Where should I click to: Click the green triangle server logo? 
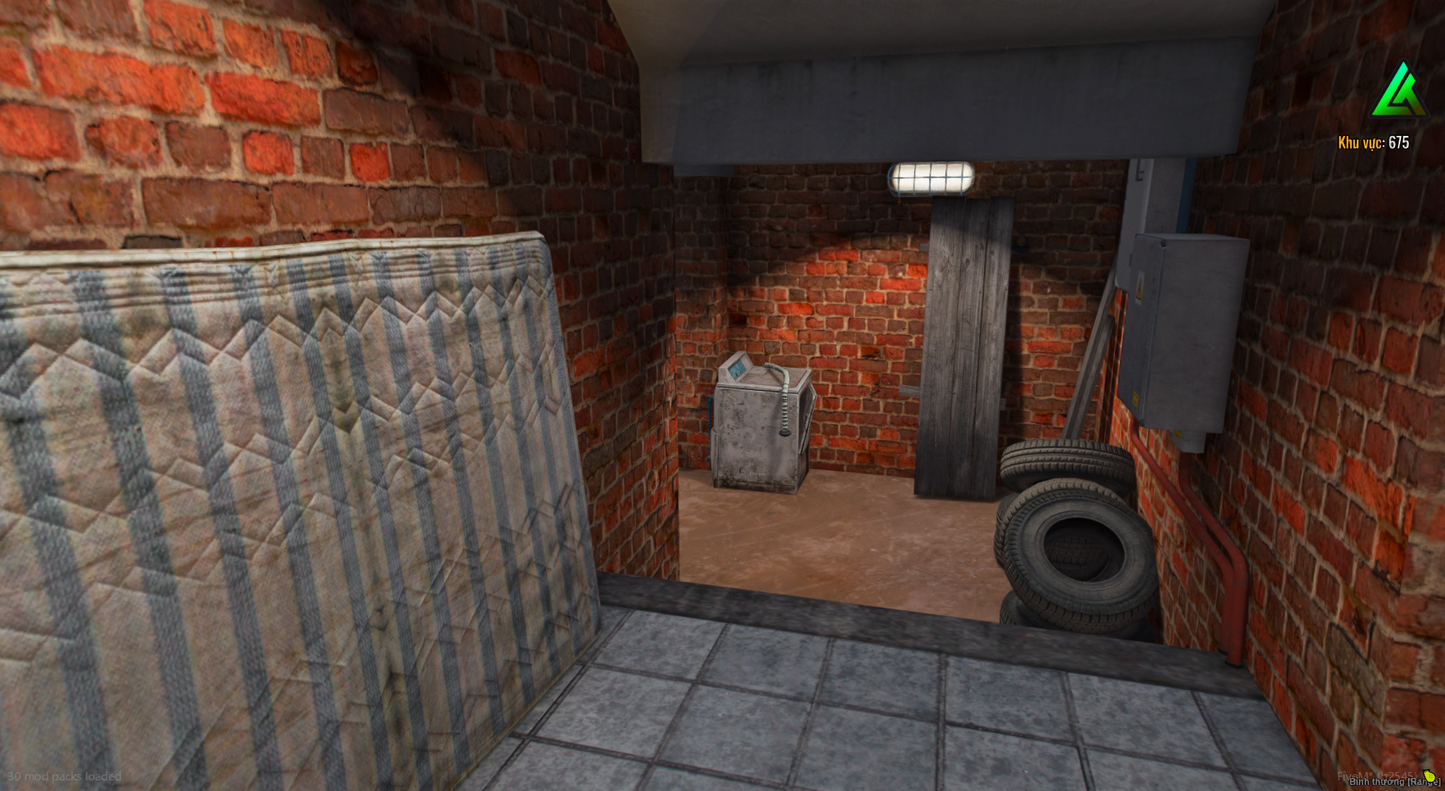[x=1398, y=91]
